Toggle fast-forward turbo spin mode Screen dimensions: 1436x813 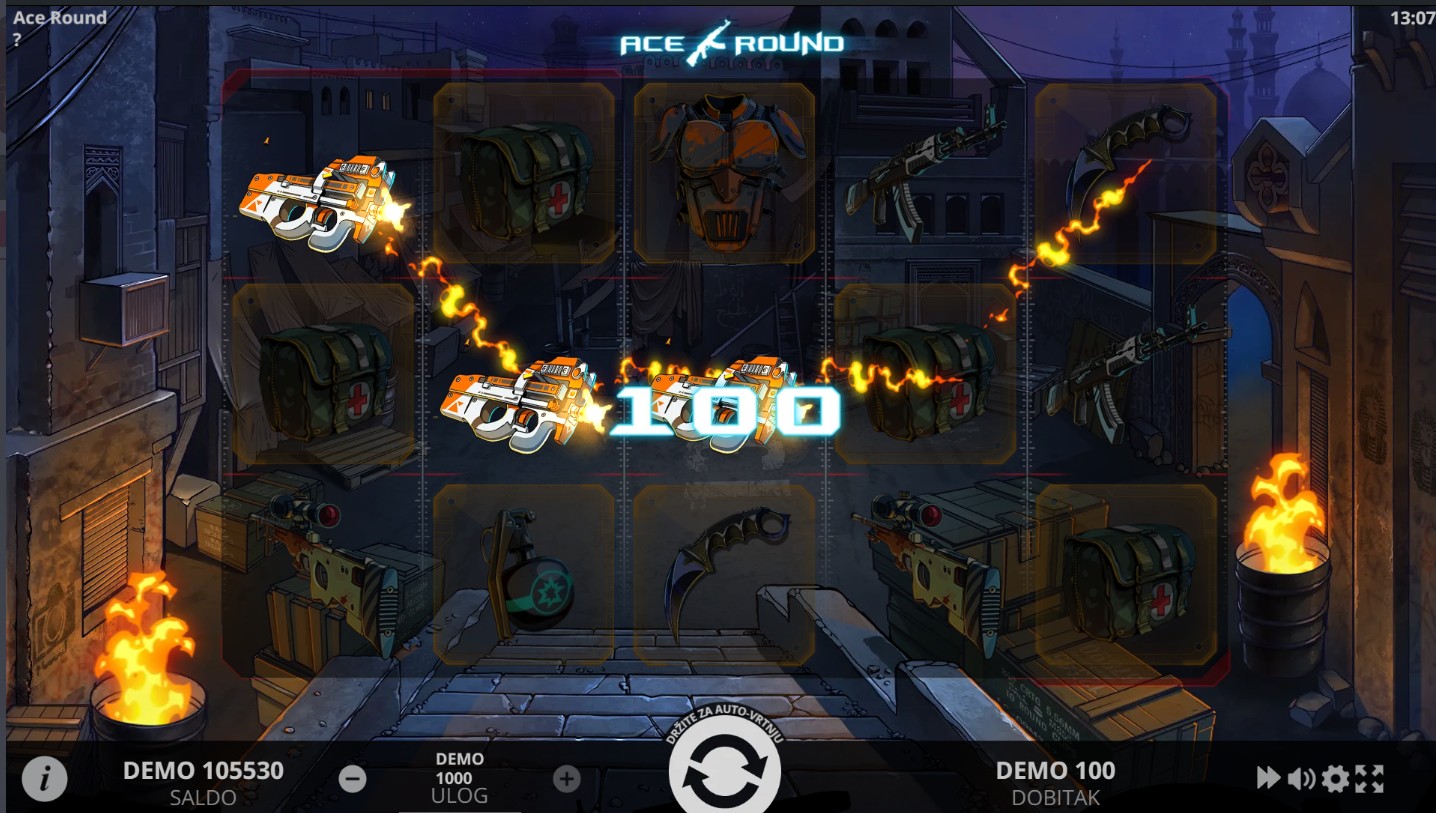[x=1268, y=778]
